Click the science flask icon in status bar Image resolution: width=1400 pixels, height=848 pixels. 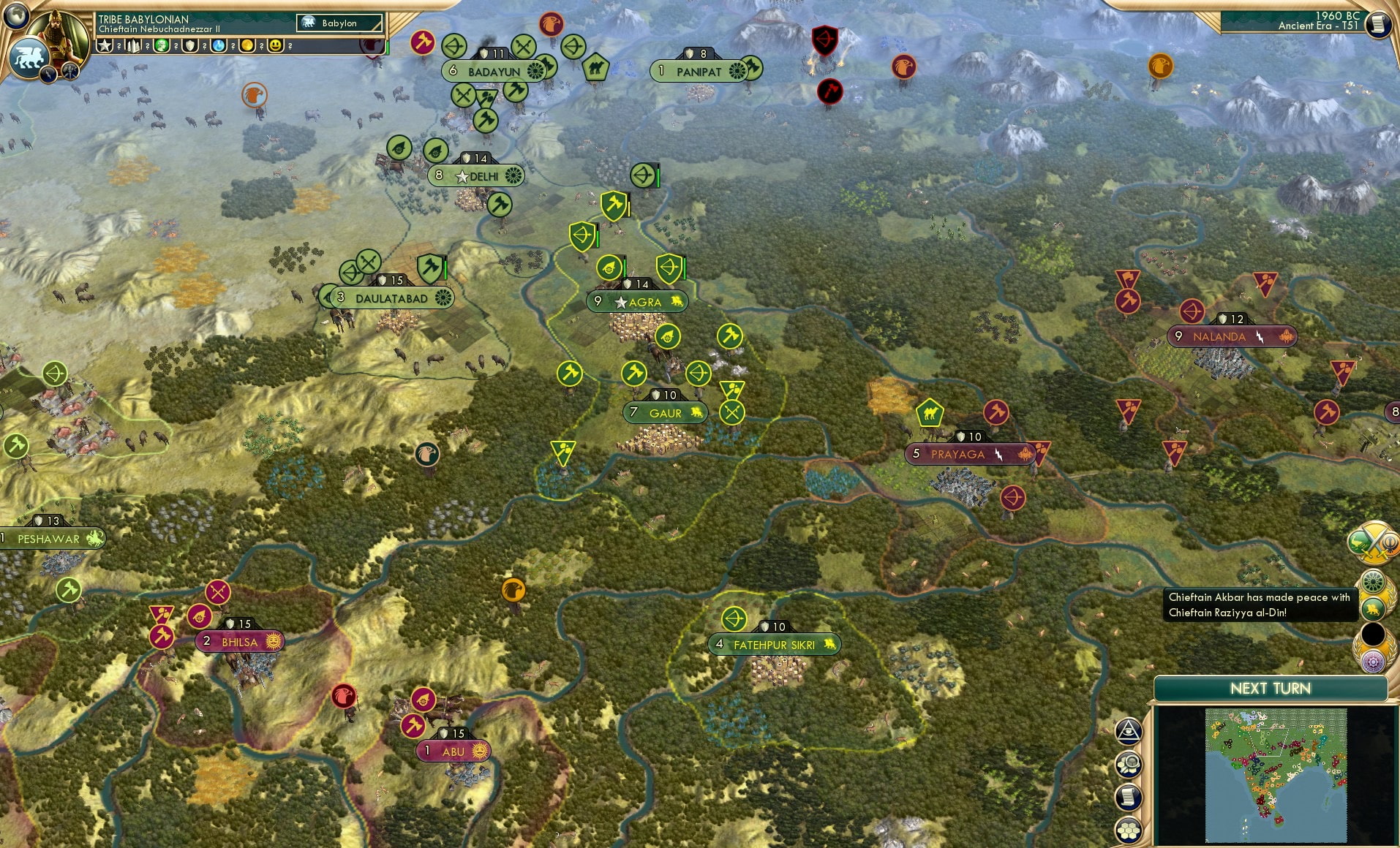pyautogui.click(x=219, y=45)
